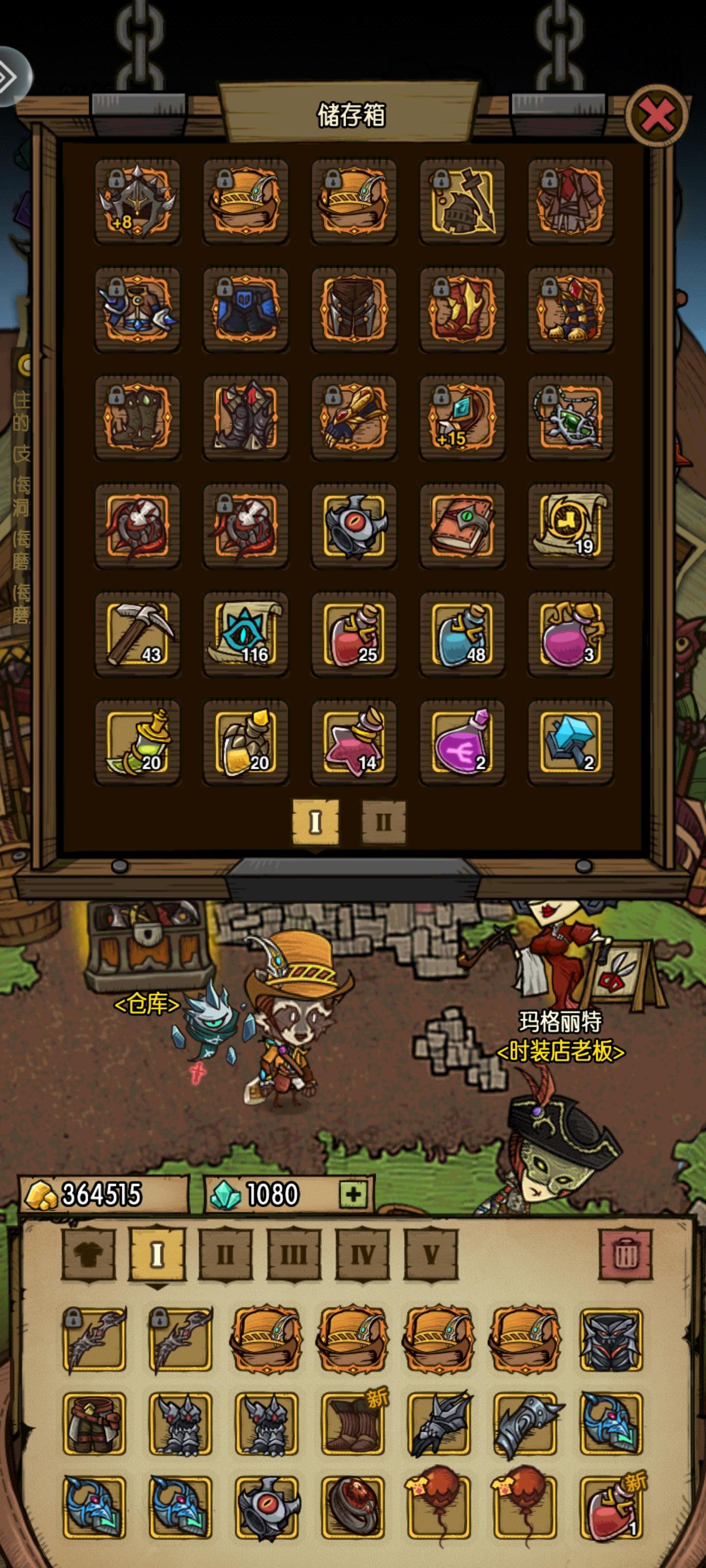Select the hourglass scroll with count 19
The width and height of the screenshot is (706, 1568).
tap(571, 525)
